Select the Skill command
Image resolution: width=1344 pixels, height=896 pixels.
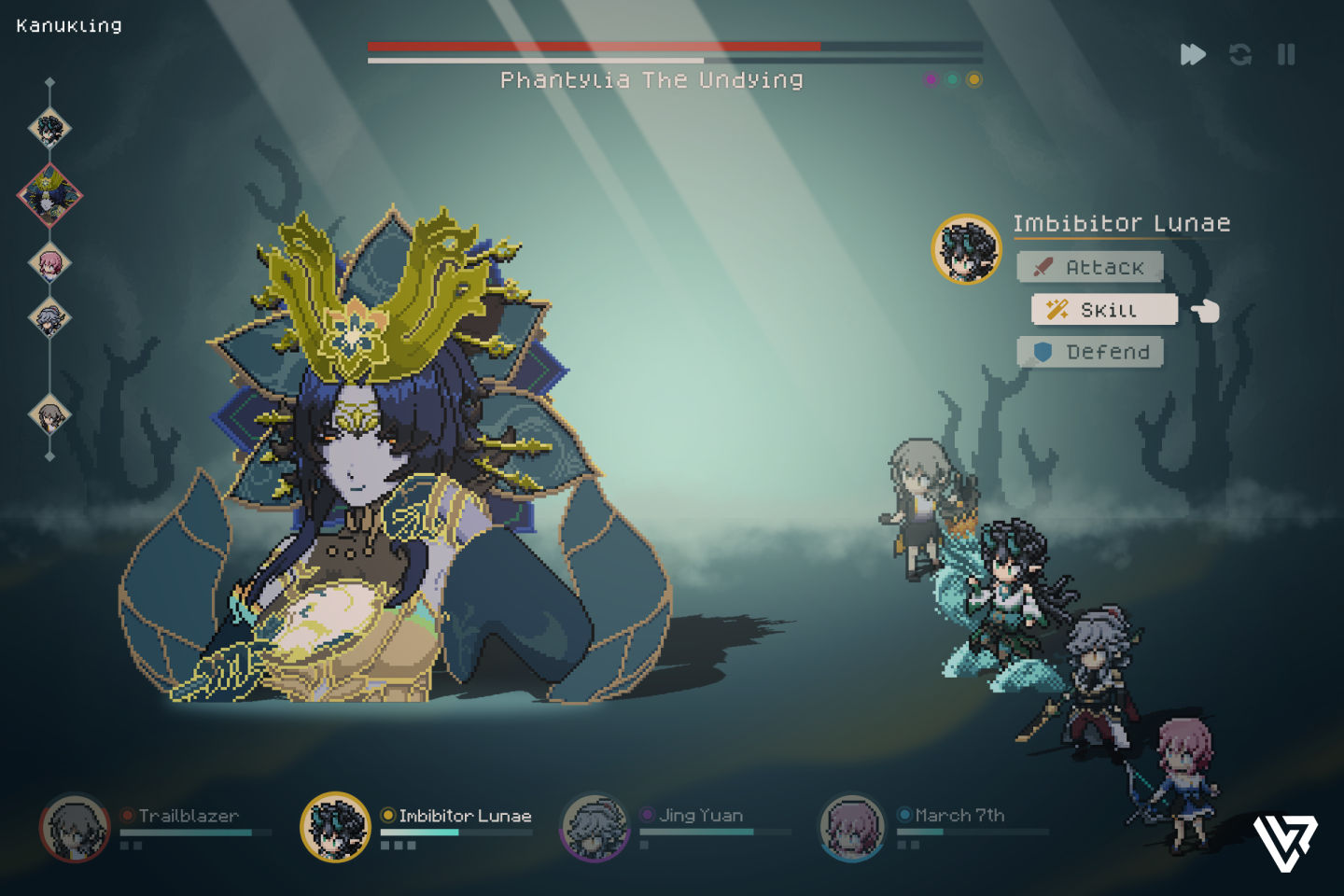(1104, 310)
